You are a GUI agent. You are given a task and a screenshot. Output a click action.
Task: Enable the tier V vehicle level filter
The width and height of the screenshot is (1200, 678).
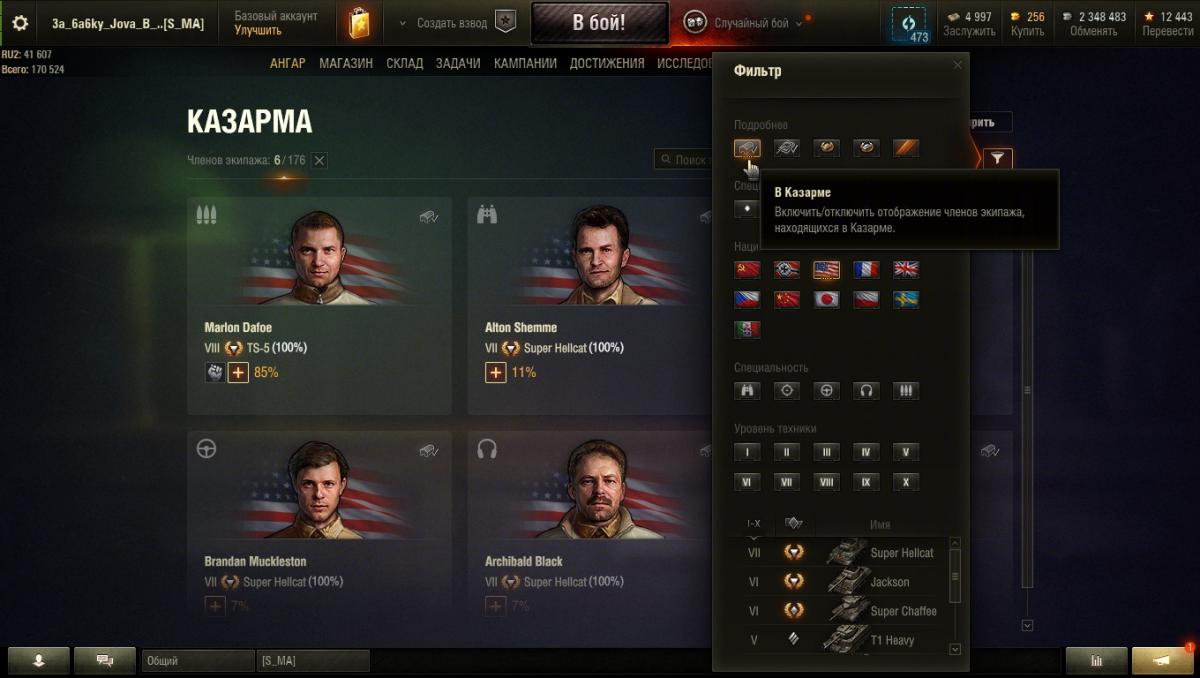[x=906, y=452]
